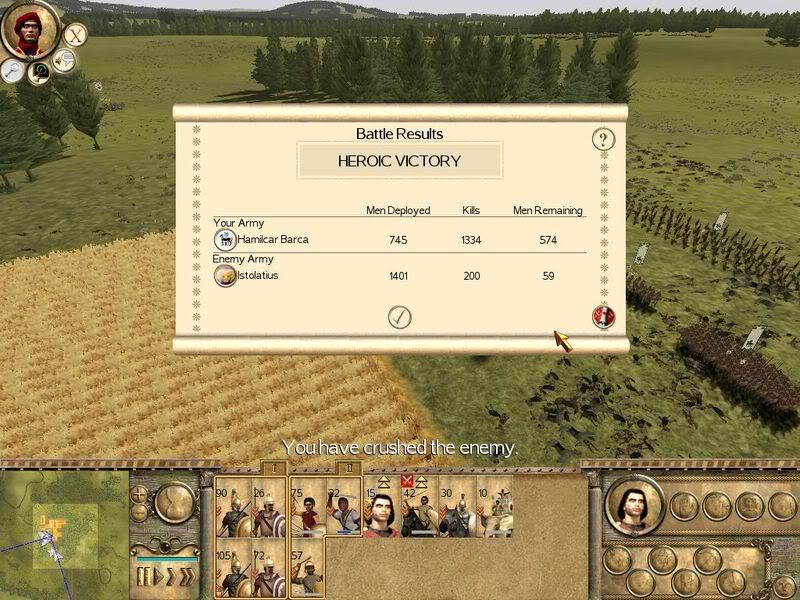800x600 pixels.
Task: Click the general's portrait in the command panel
Action: 634,506
